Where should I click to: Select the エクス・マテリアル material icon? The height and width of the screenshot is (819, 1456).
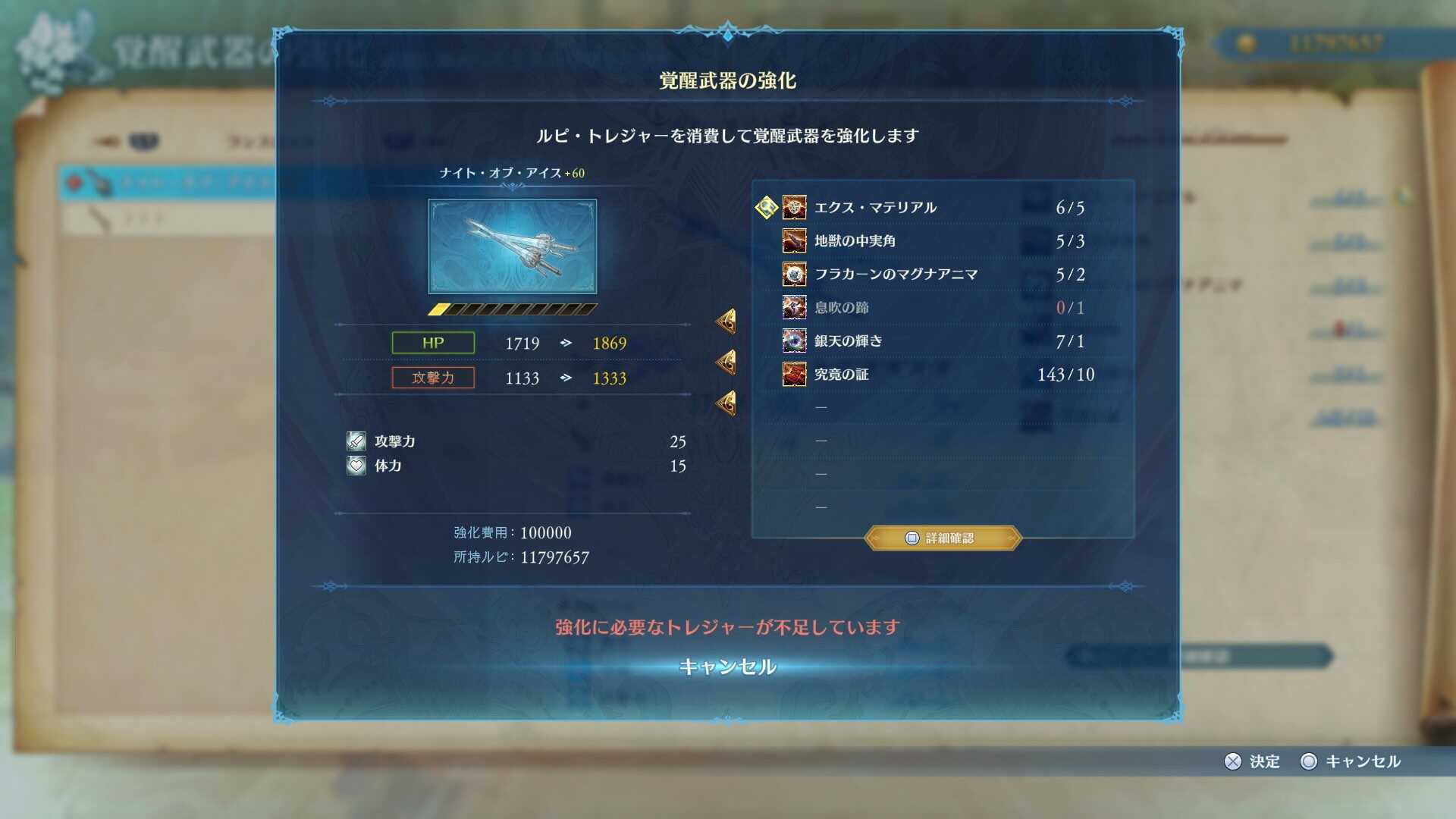793,207
